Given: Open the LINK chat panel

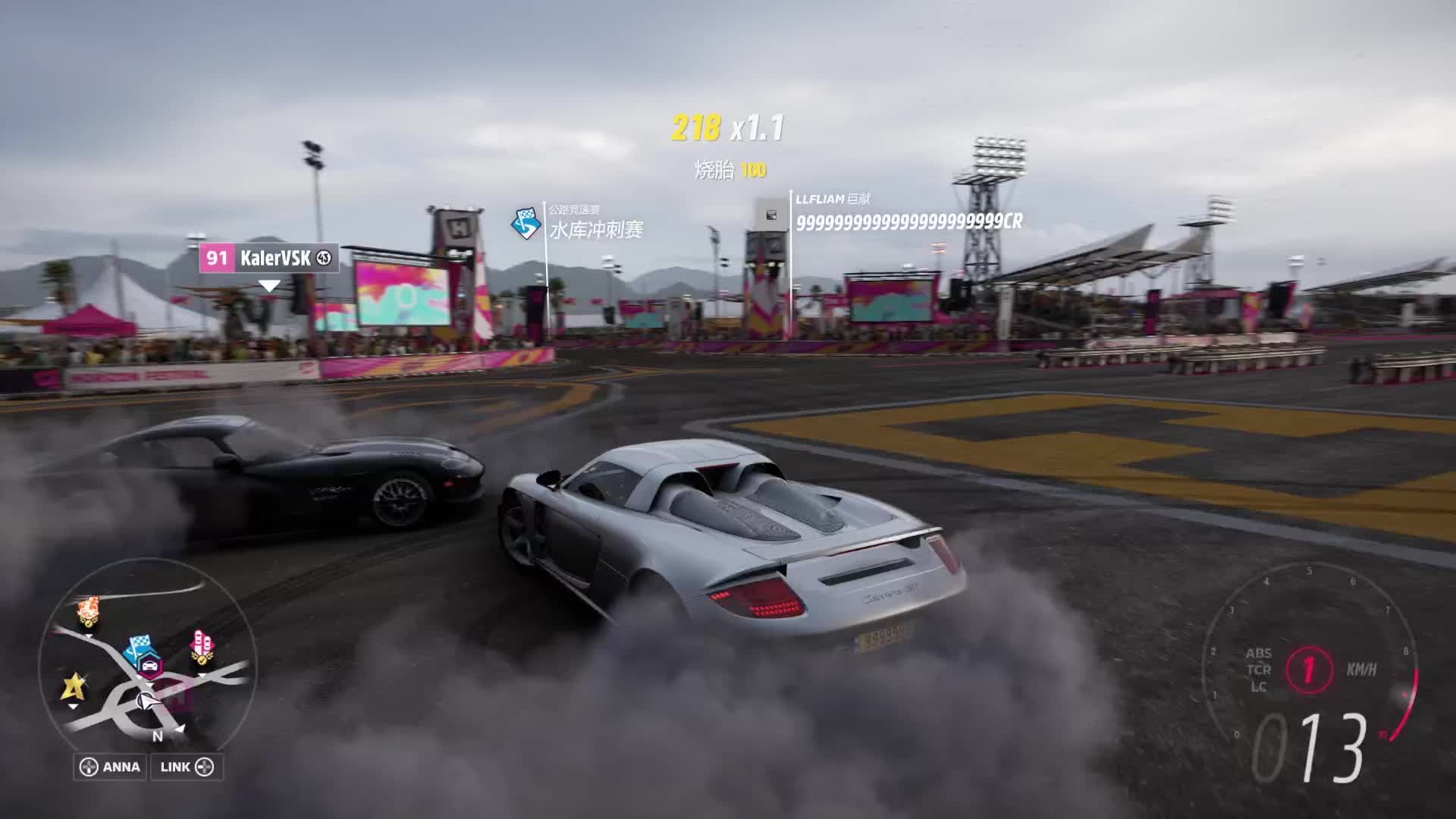Looking at the screenshot, I should pos(187,767).
